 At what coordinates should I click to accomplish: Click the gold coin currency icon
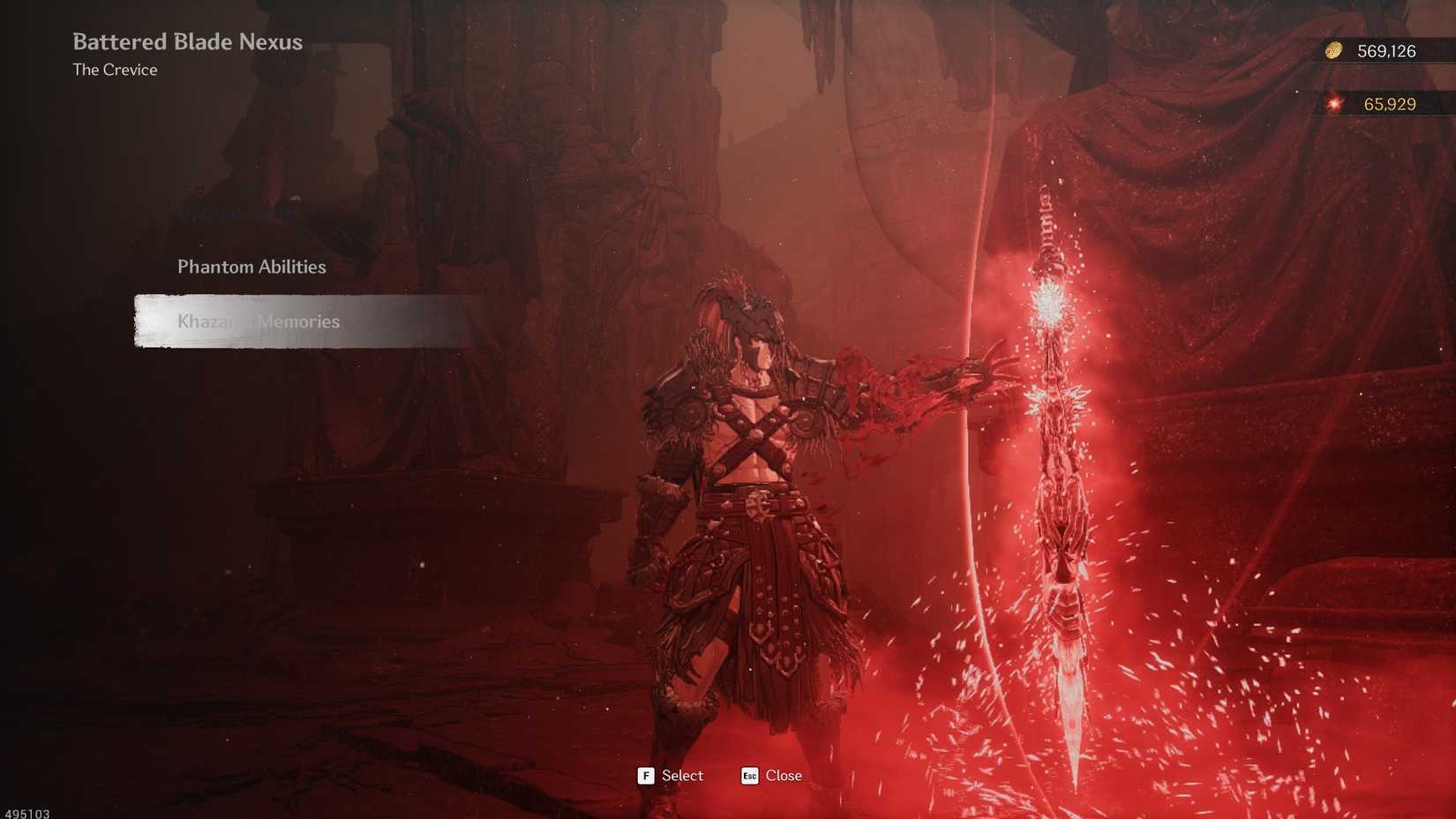click(1332, 51)
